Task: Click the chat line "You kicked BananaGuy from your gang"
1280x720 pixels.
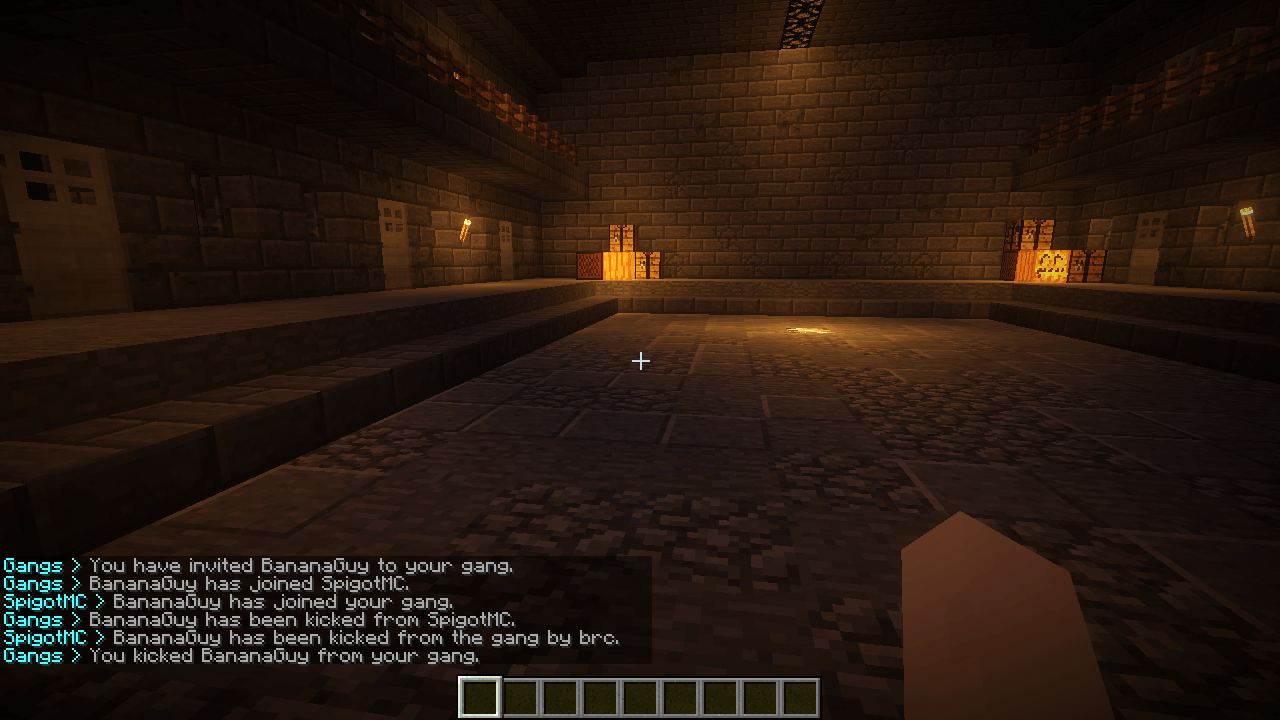Action: click(284, 656)
